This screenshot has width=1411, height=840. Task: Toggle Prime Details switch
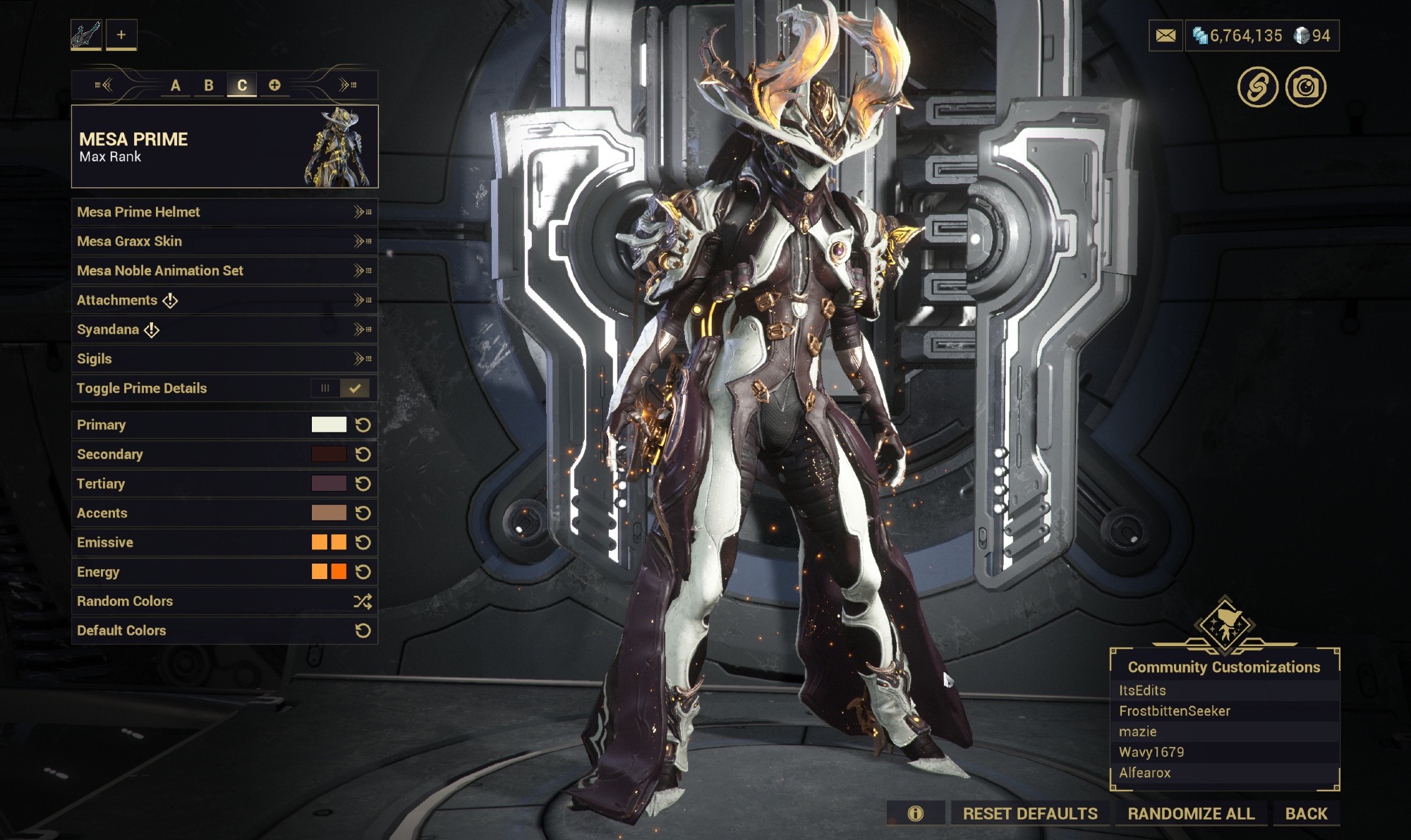point(340,389)
